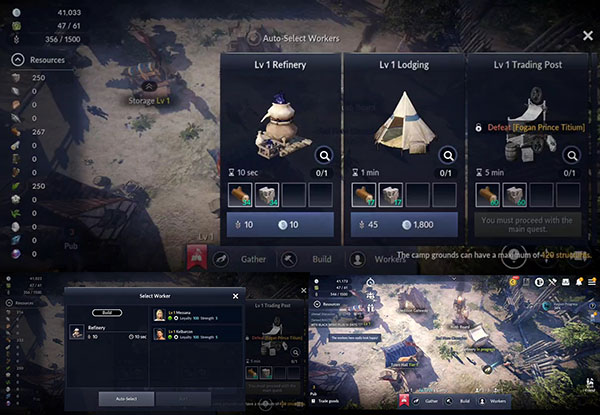This screenshot has width=600, height=415.
Task: Select the Lv 1 Refinery building card
Action: point(279,112)
